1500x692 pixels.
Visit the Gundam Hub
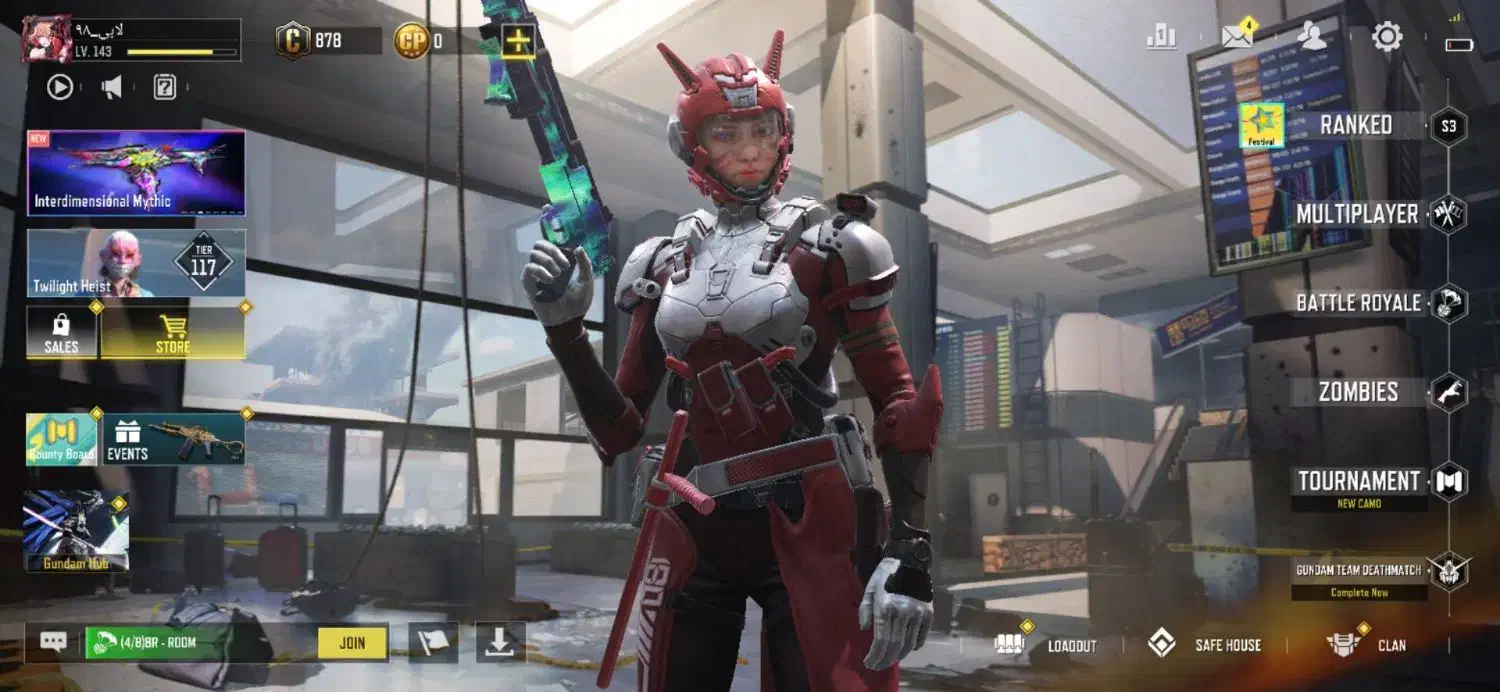point(76,531)
